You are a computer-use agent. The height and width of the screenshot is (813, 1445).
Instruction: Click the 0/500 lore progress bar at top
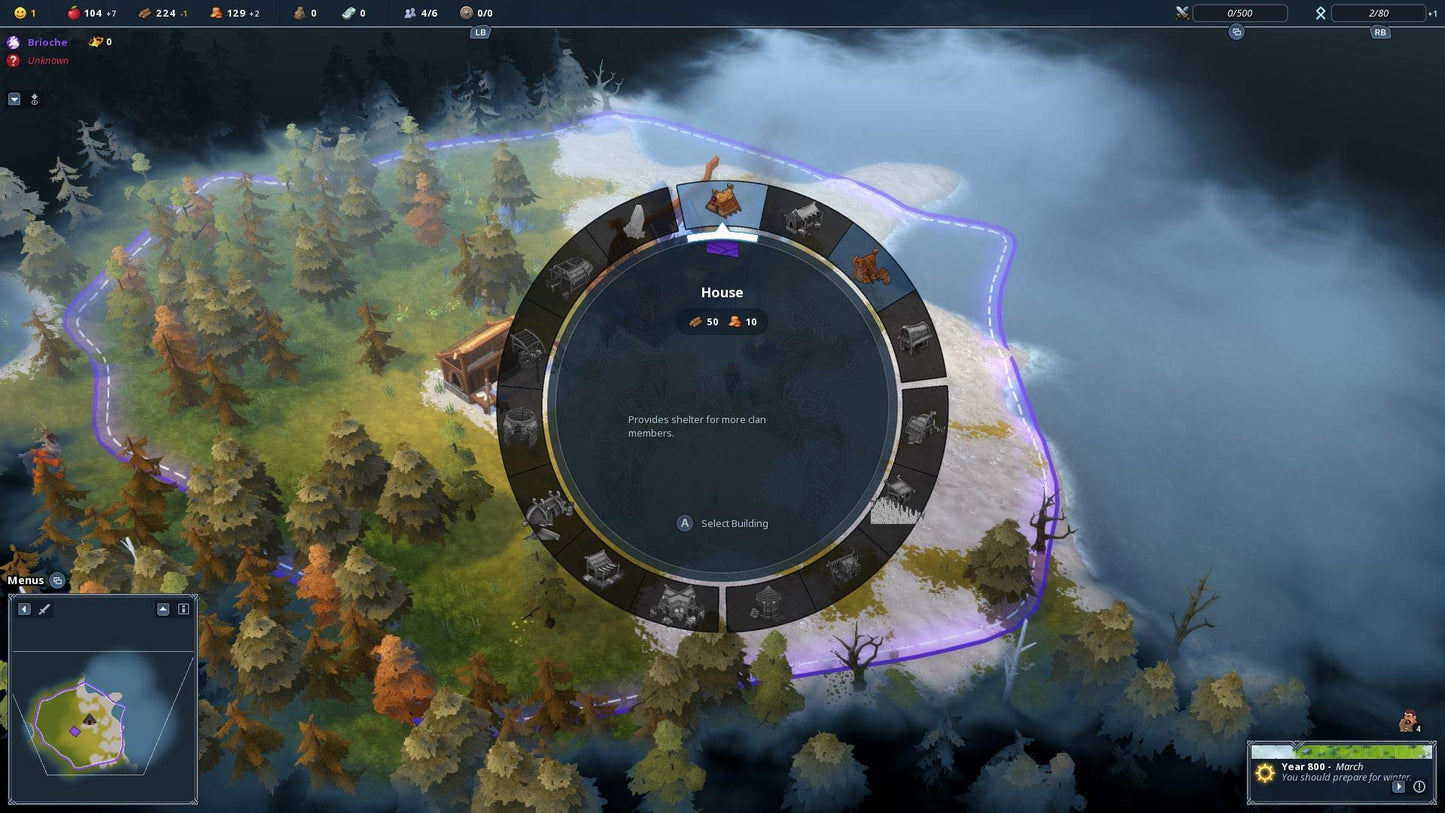coord(1240,13)
